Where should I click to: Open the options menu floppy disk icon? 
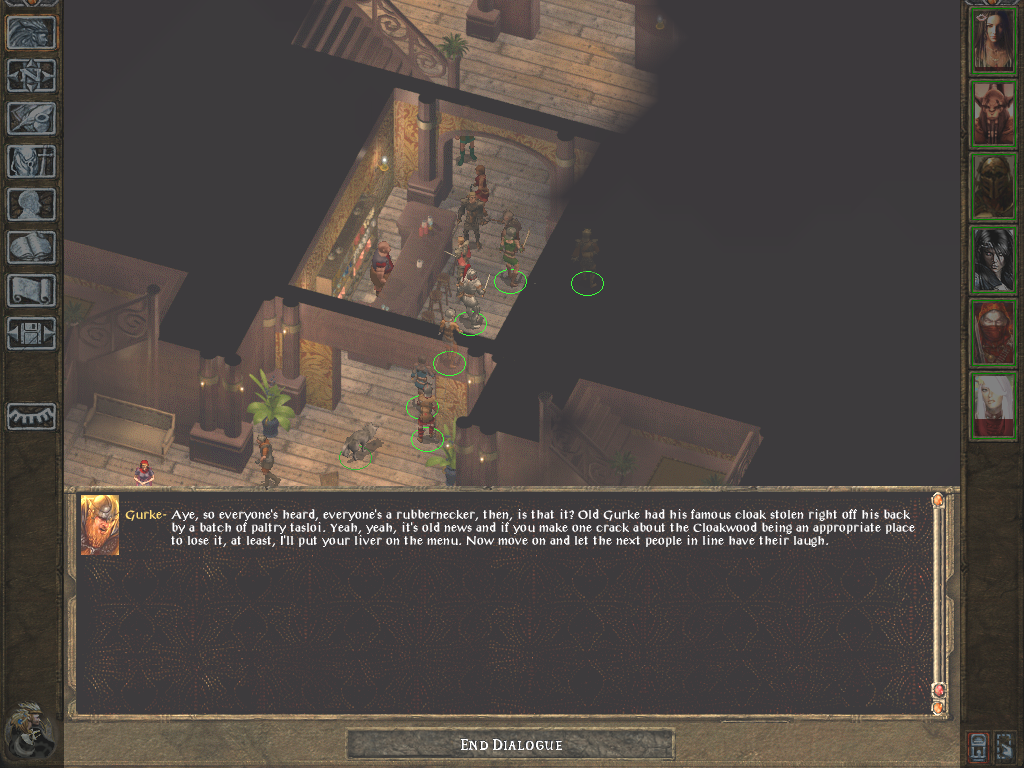(31, 333)
